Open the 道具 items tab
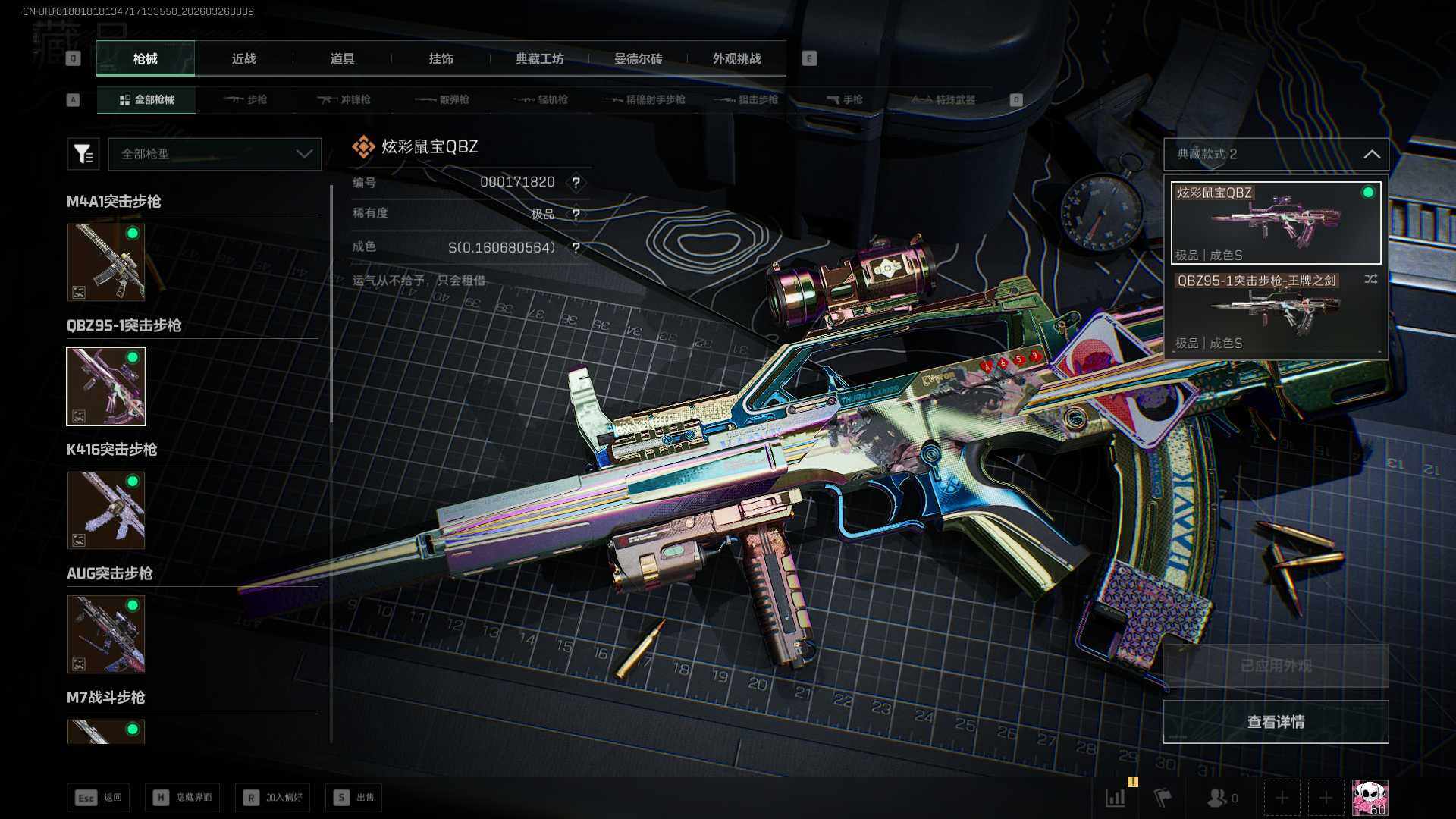Image resolution: width=1456 pixels, height=819 pixels. (x=342, y=58)
